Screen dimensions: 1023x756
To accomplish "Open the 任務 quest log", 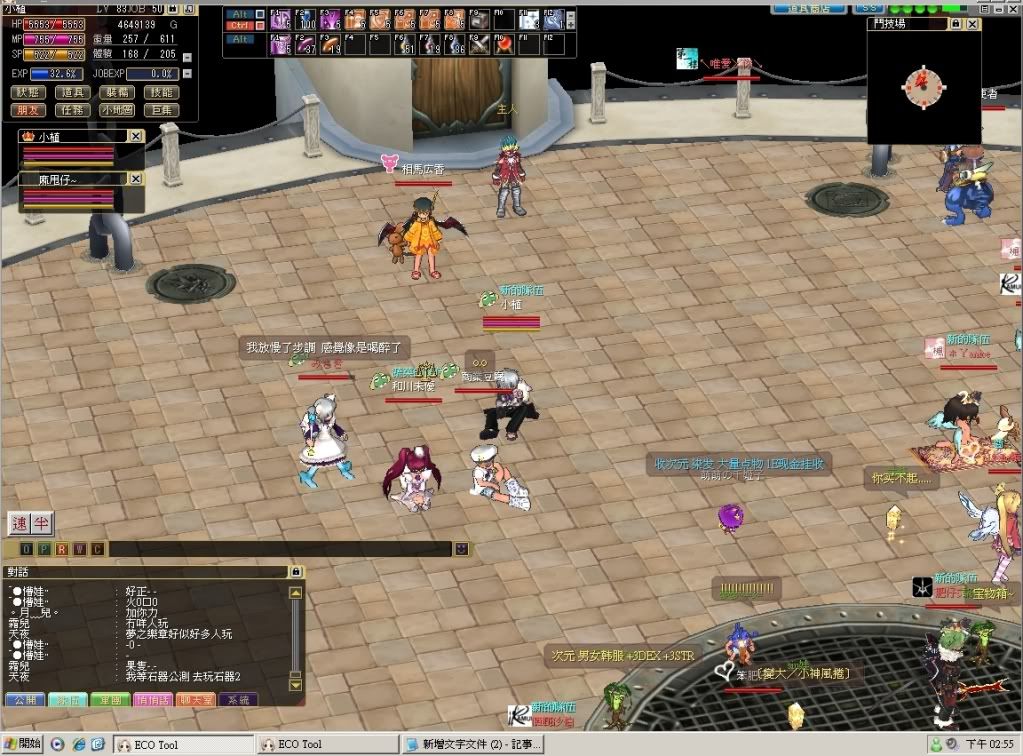I will 72,110.
